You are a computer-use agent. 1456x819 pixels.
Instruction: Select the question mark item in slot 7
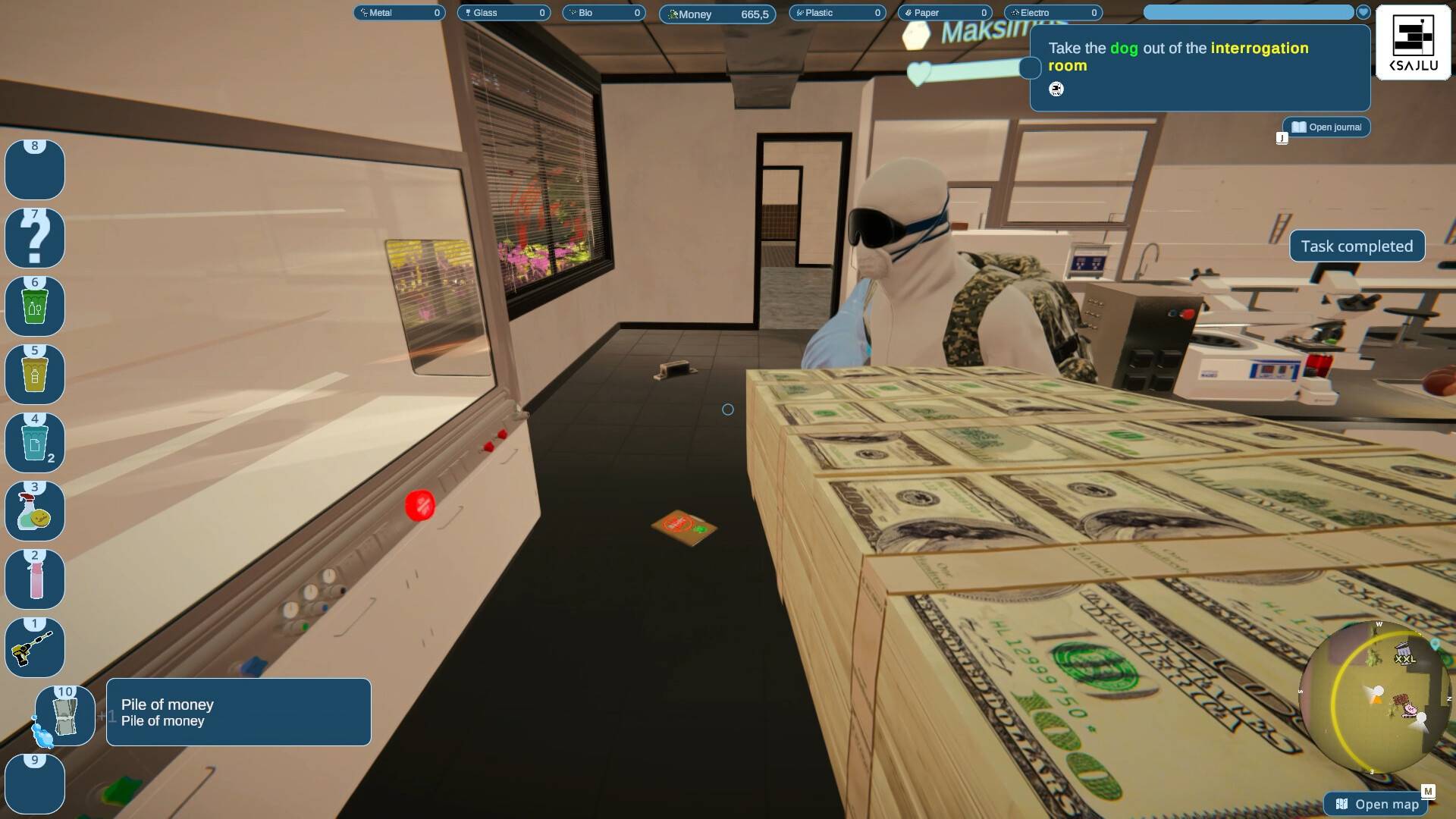point(35,237)
